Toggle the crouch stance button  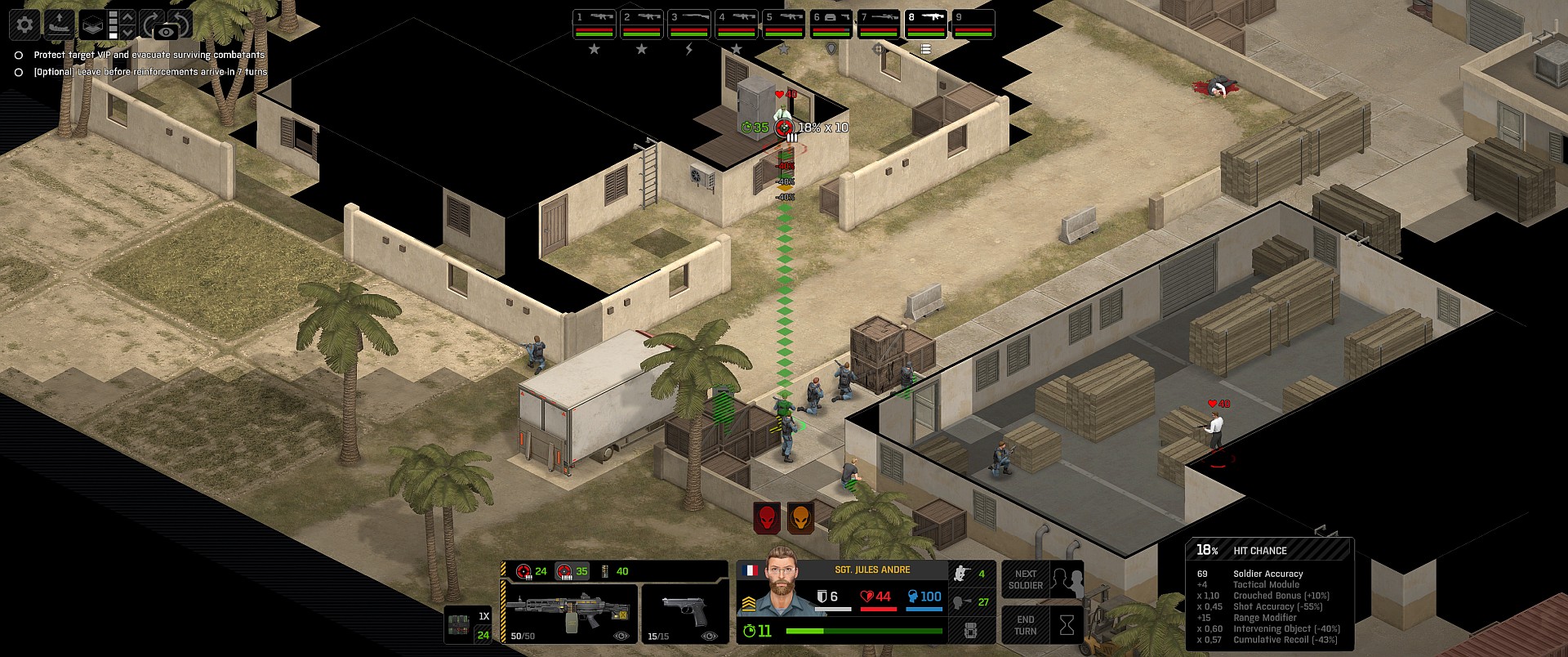pos(971,574)
